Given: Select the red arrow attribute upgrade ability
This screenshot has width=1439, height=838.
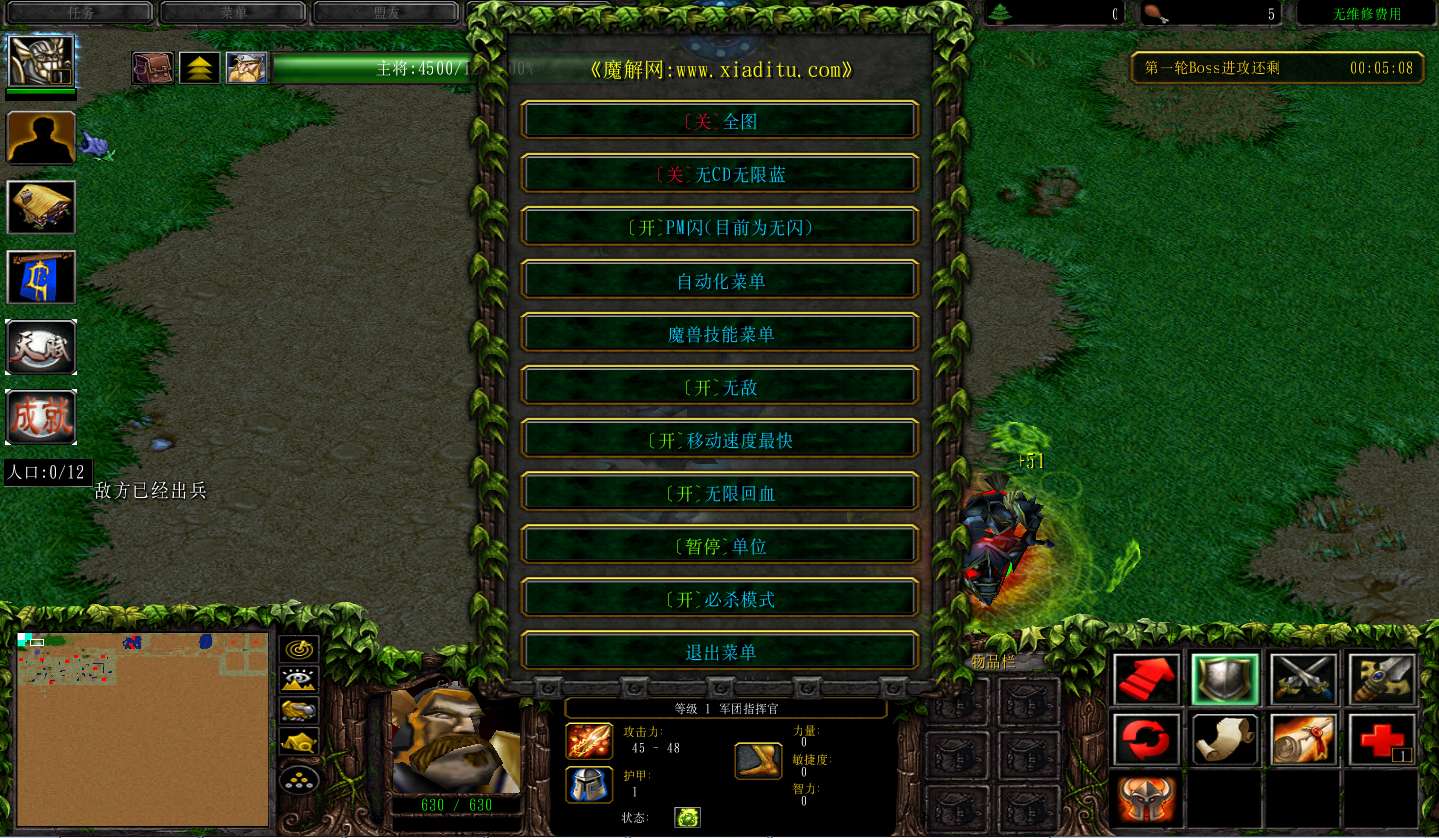Looking at the screenshot, I should click(1145, 677).
